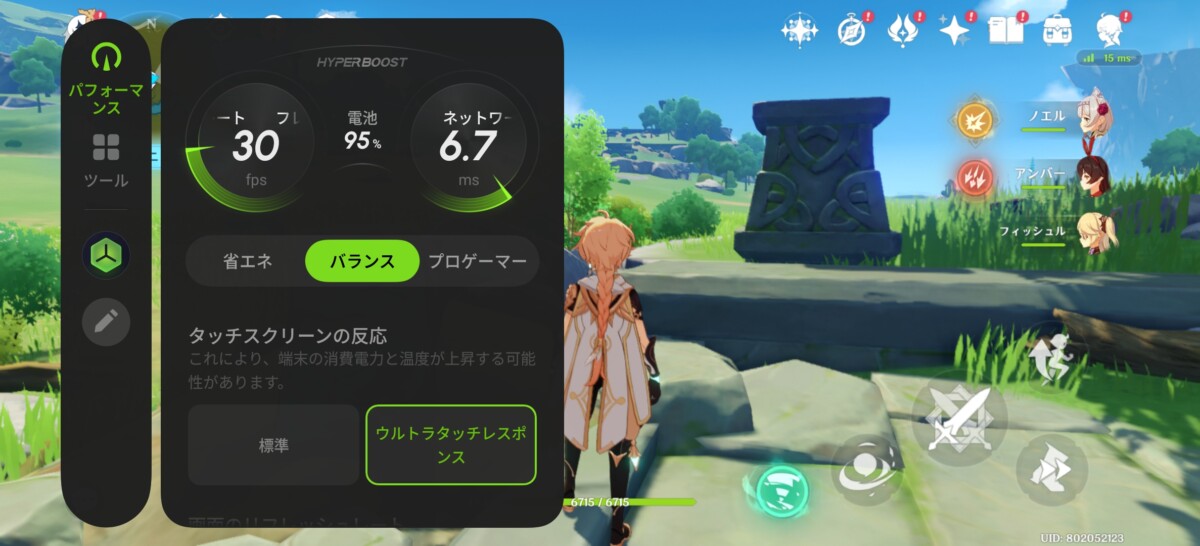Enable ウルトラタッチレスポンス option
Viewport: 1200px width, 546px height.
[451, 445]
